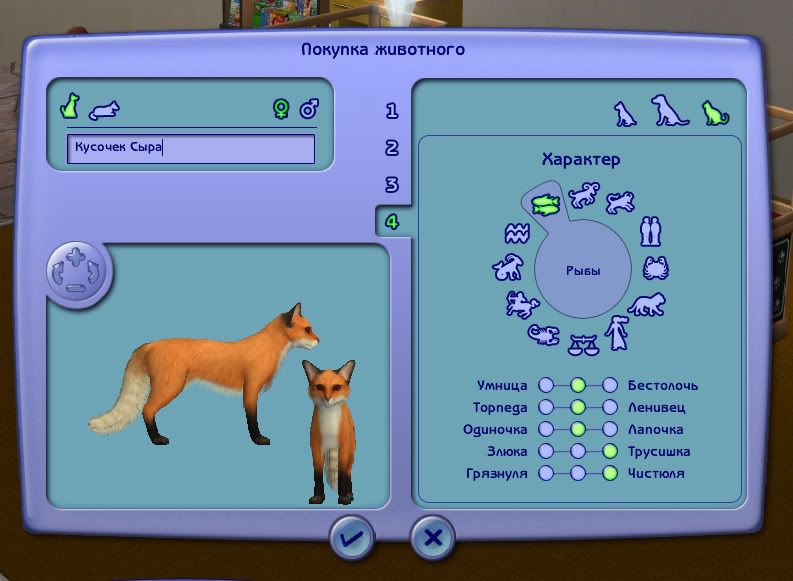Choose the Libra scales zodiac sign
Viewport: 793px width, 581px height.
coord(580,346)
